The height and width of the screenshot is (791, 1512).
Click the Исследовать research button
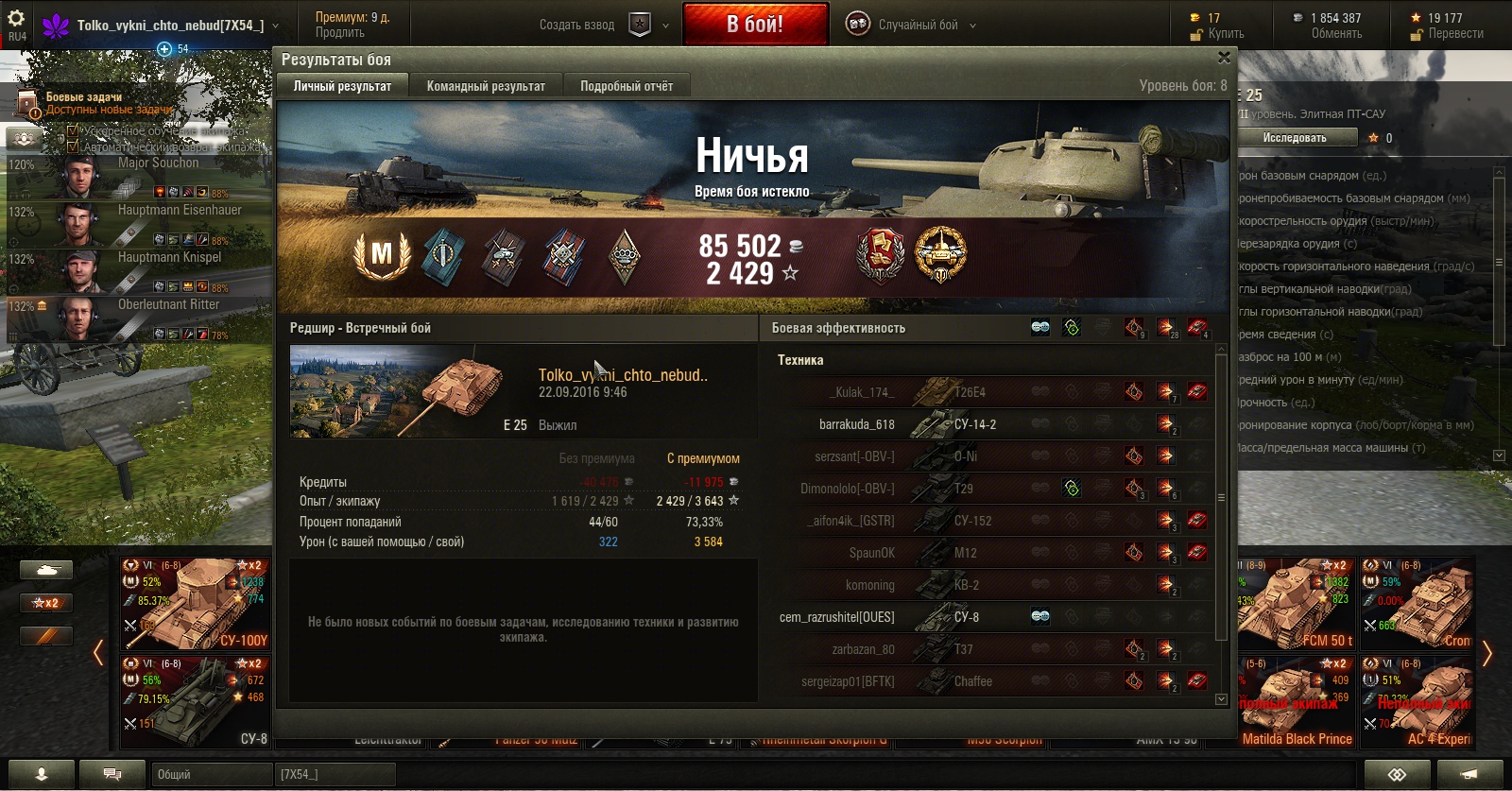[1295, 138]
